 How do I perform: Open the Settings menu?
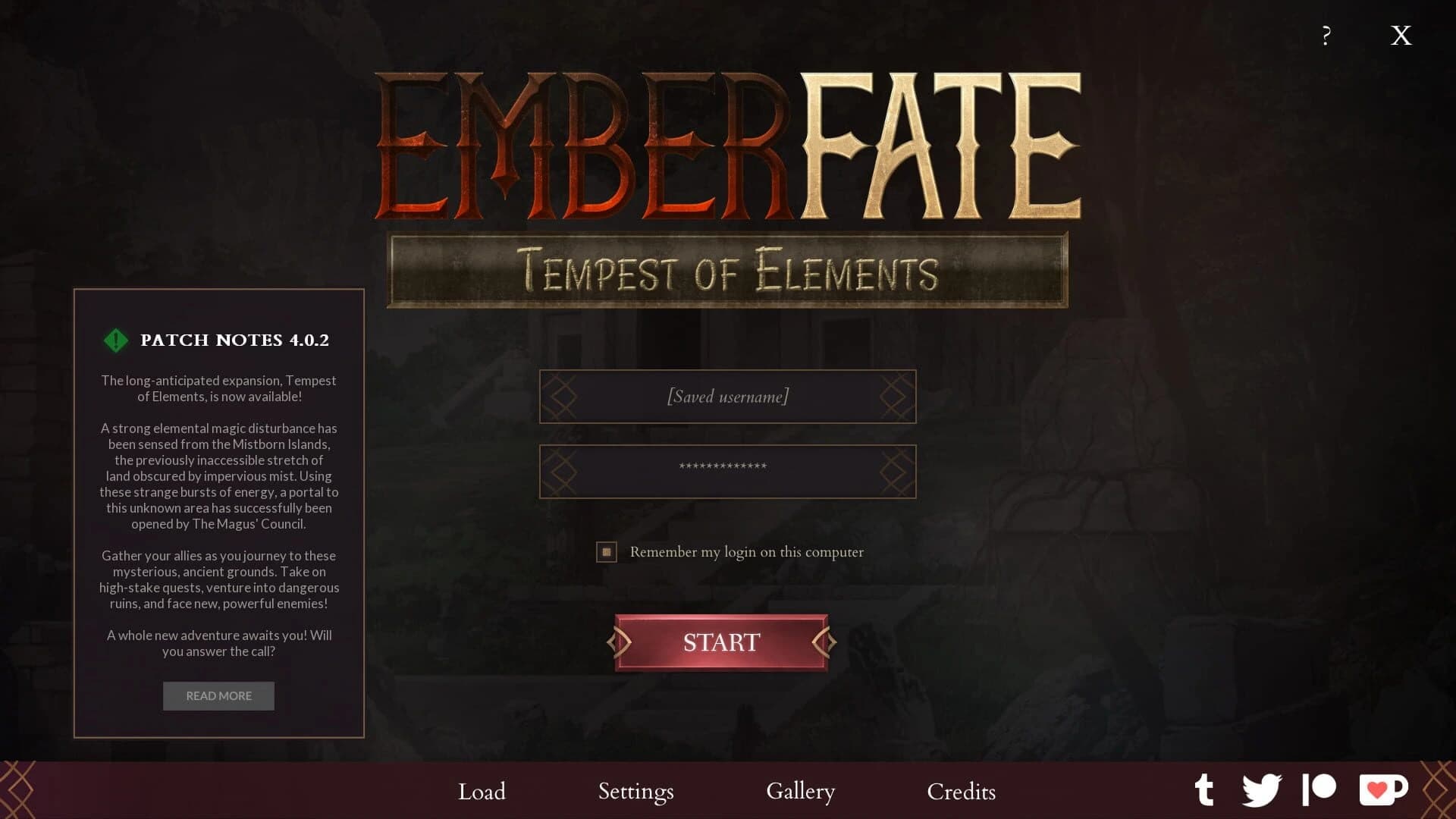pos(635,792)
